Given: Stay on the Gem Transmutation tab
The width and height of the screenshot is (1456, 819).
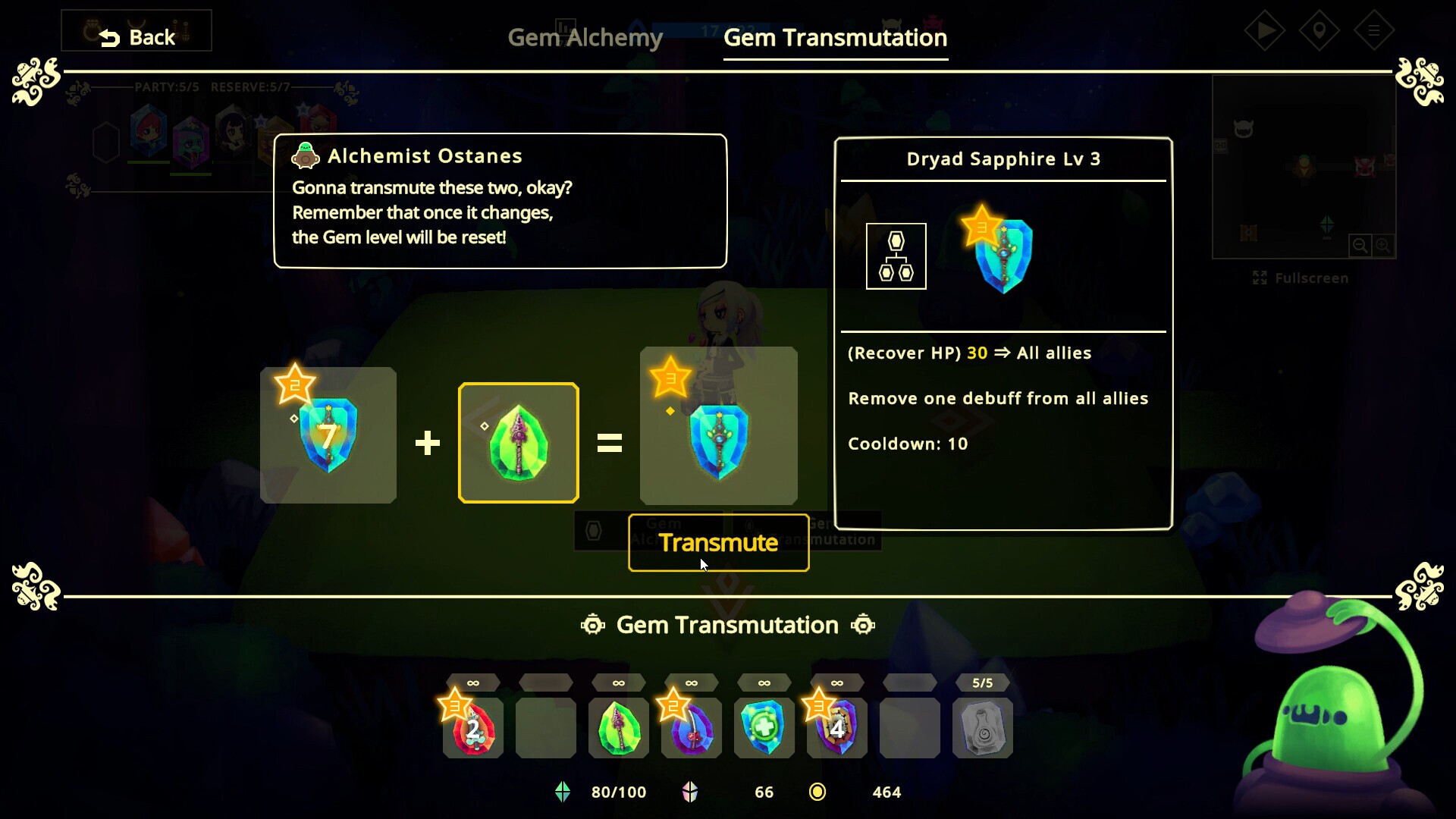Looking at the screenshot, I should pos(835,37).
